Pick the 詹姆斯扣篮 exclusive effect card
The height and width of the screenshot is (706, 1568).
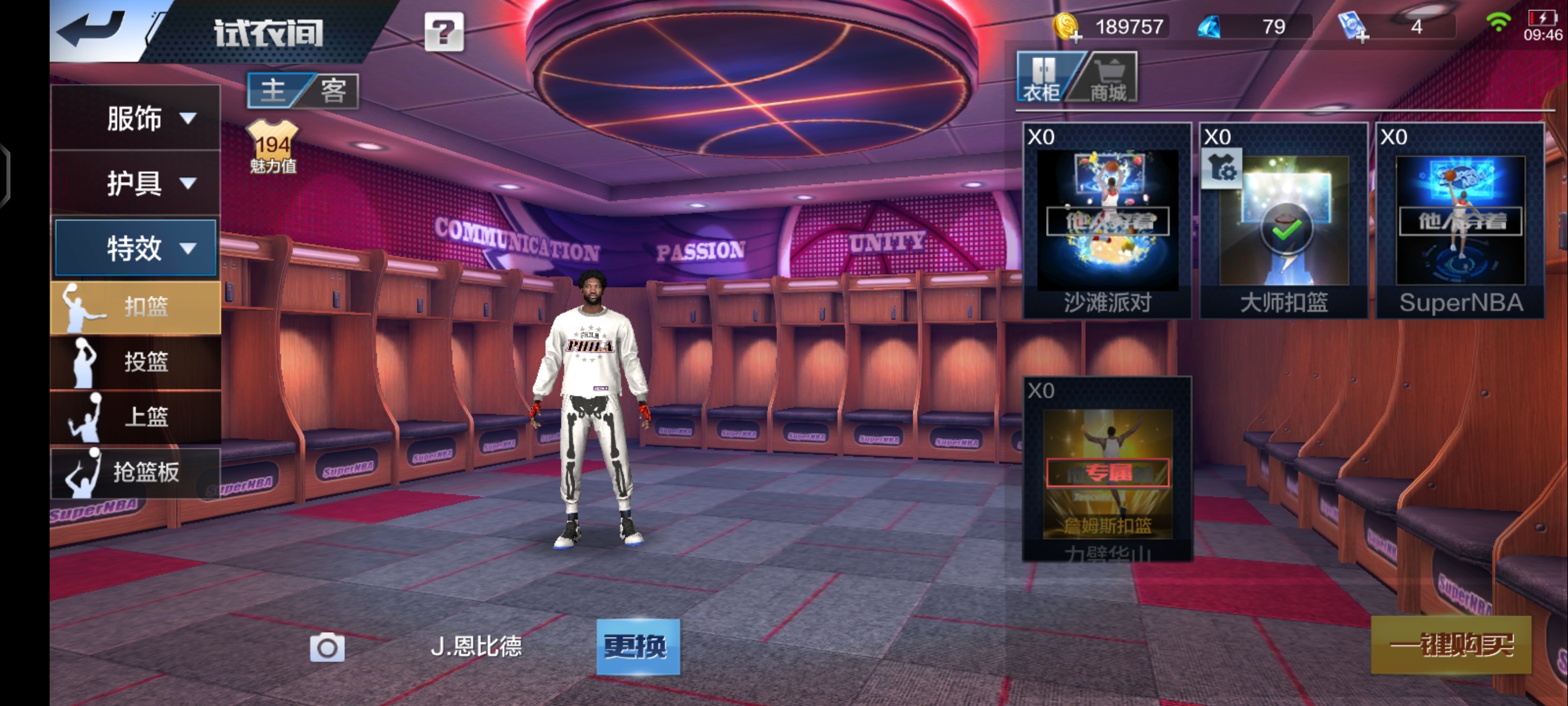pyautogui.click(x=1107, y=469)
